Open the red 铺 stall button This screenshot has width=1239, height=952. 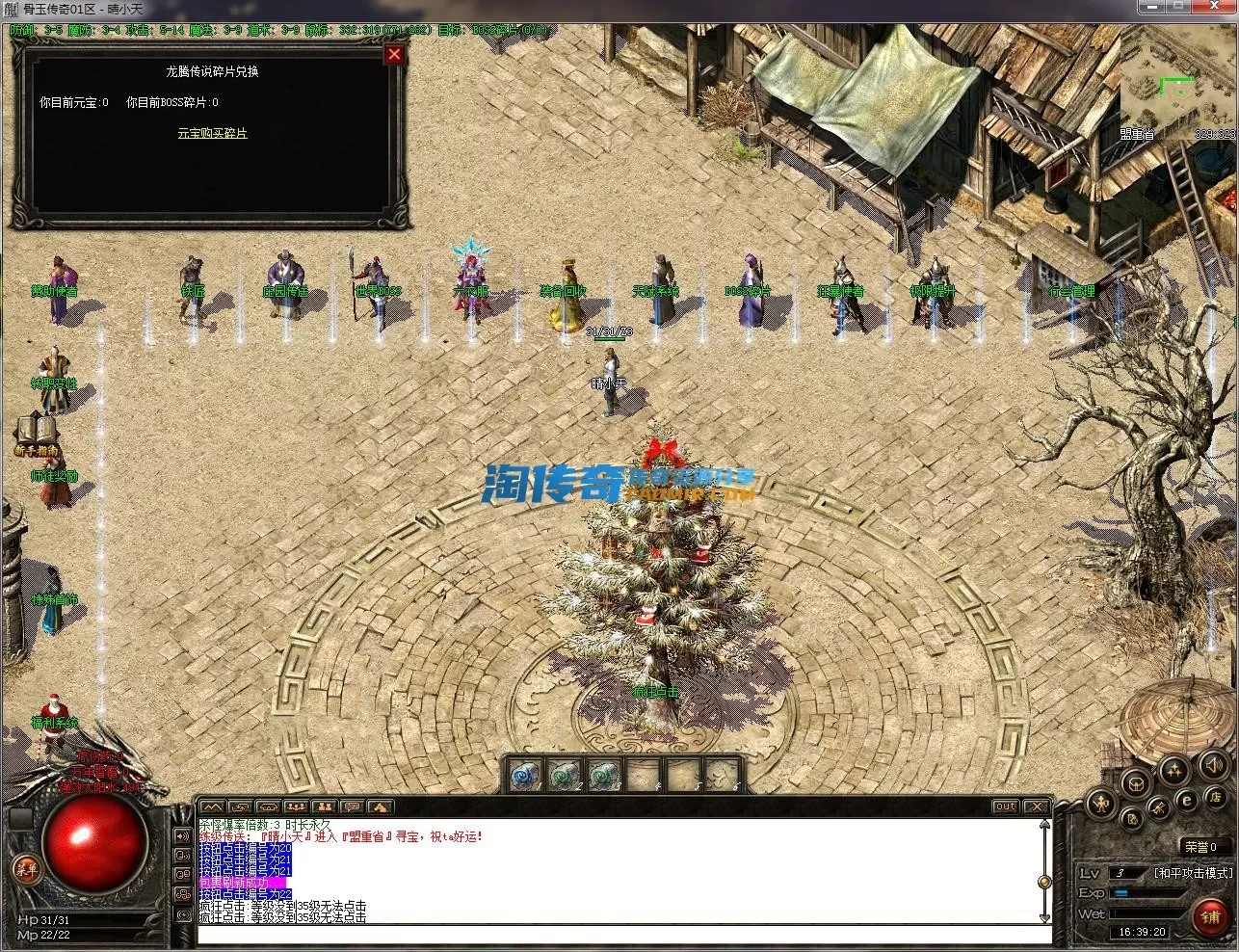(1210, 916)
